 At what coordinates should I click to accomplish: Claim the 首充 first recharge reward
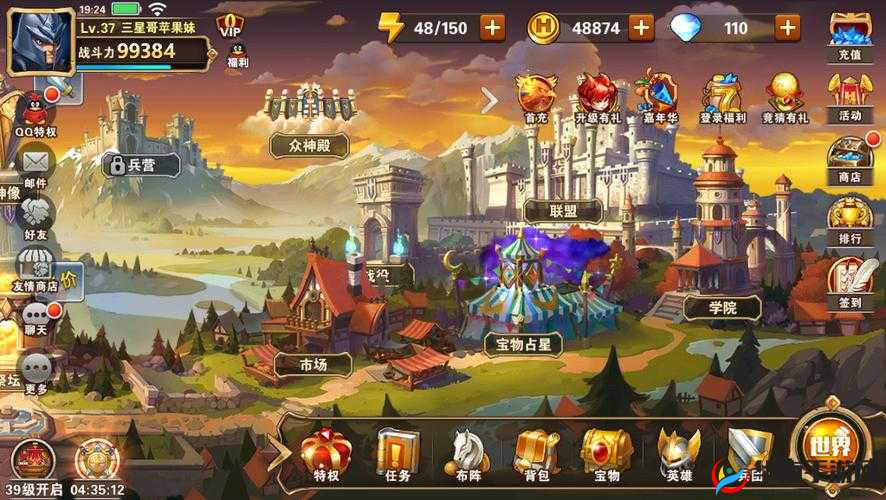click(x=537, y=98)
